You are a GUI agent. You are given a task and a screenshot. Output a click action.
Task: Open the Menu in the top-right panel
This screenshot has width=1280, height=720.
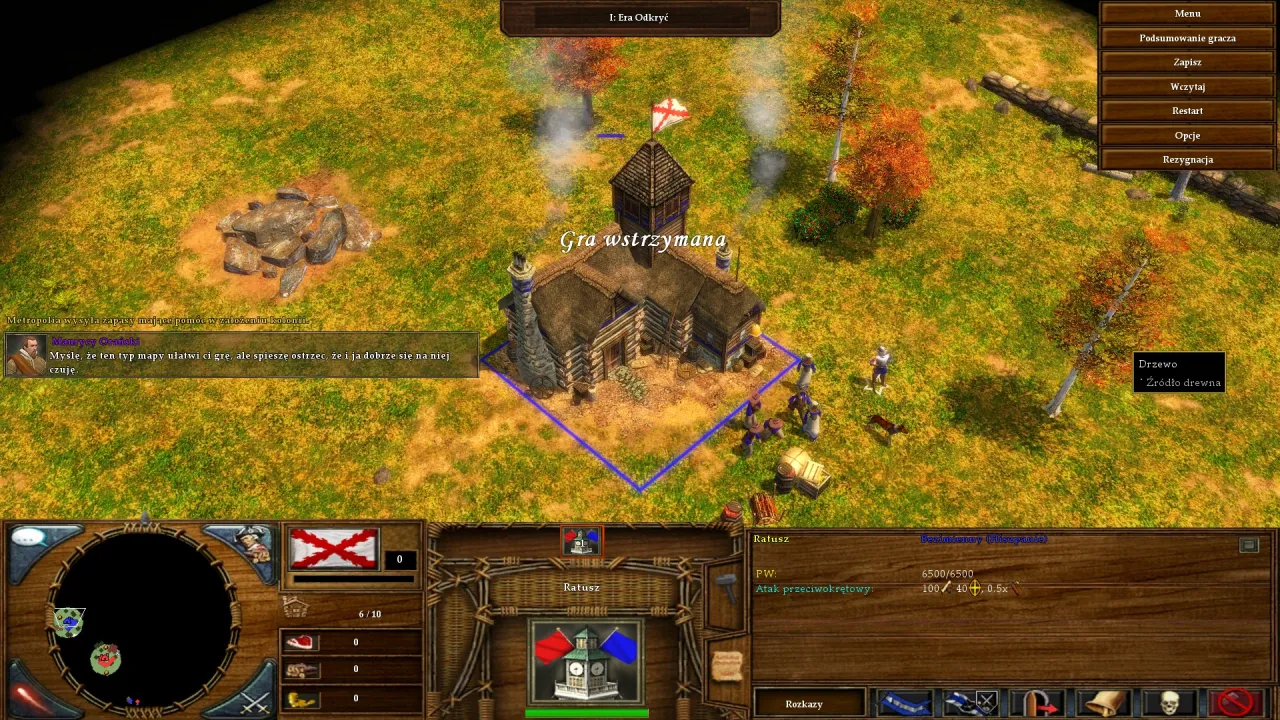pos(1187,13)
